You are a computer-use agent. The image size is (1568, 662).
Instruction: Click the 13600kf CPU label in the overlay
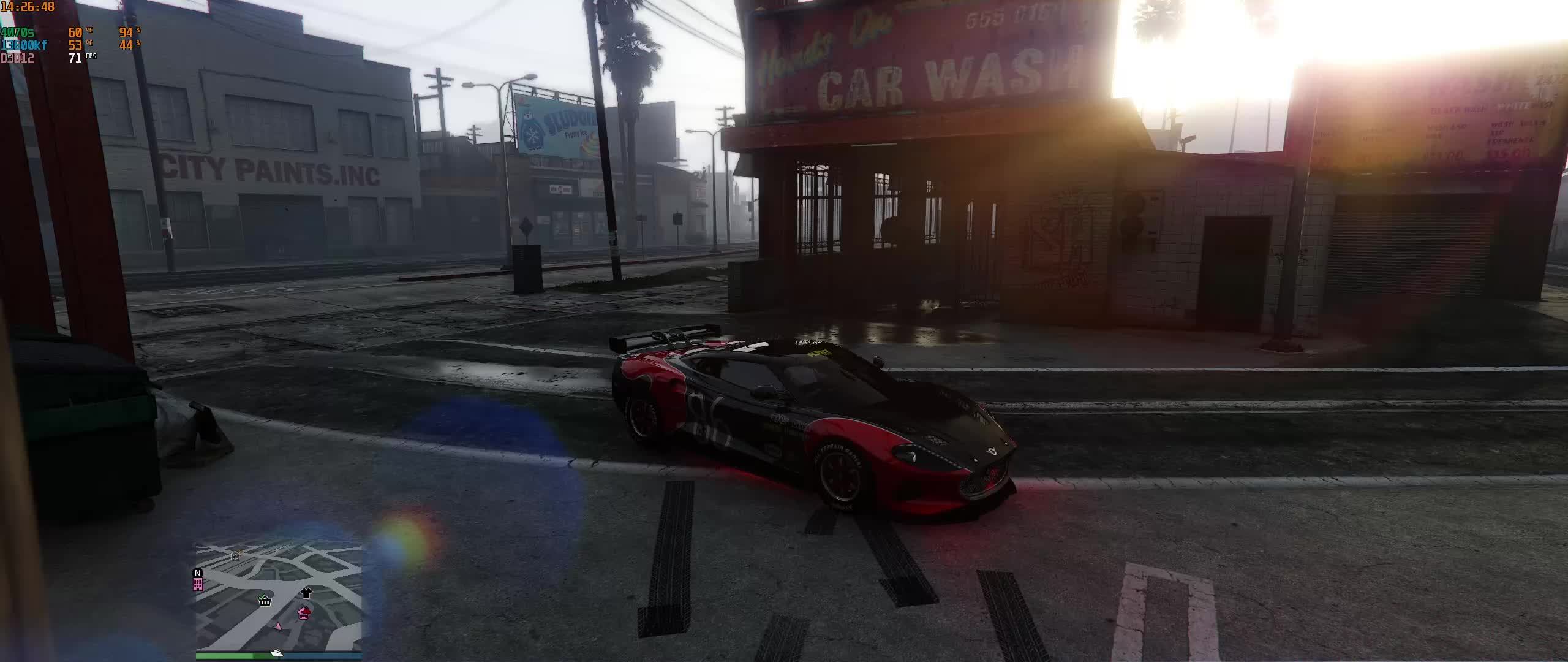tap(24, 44)
